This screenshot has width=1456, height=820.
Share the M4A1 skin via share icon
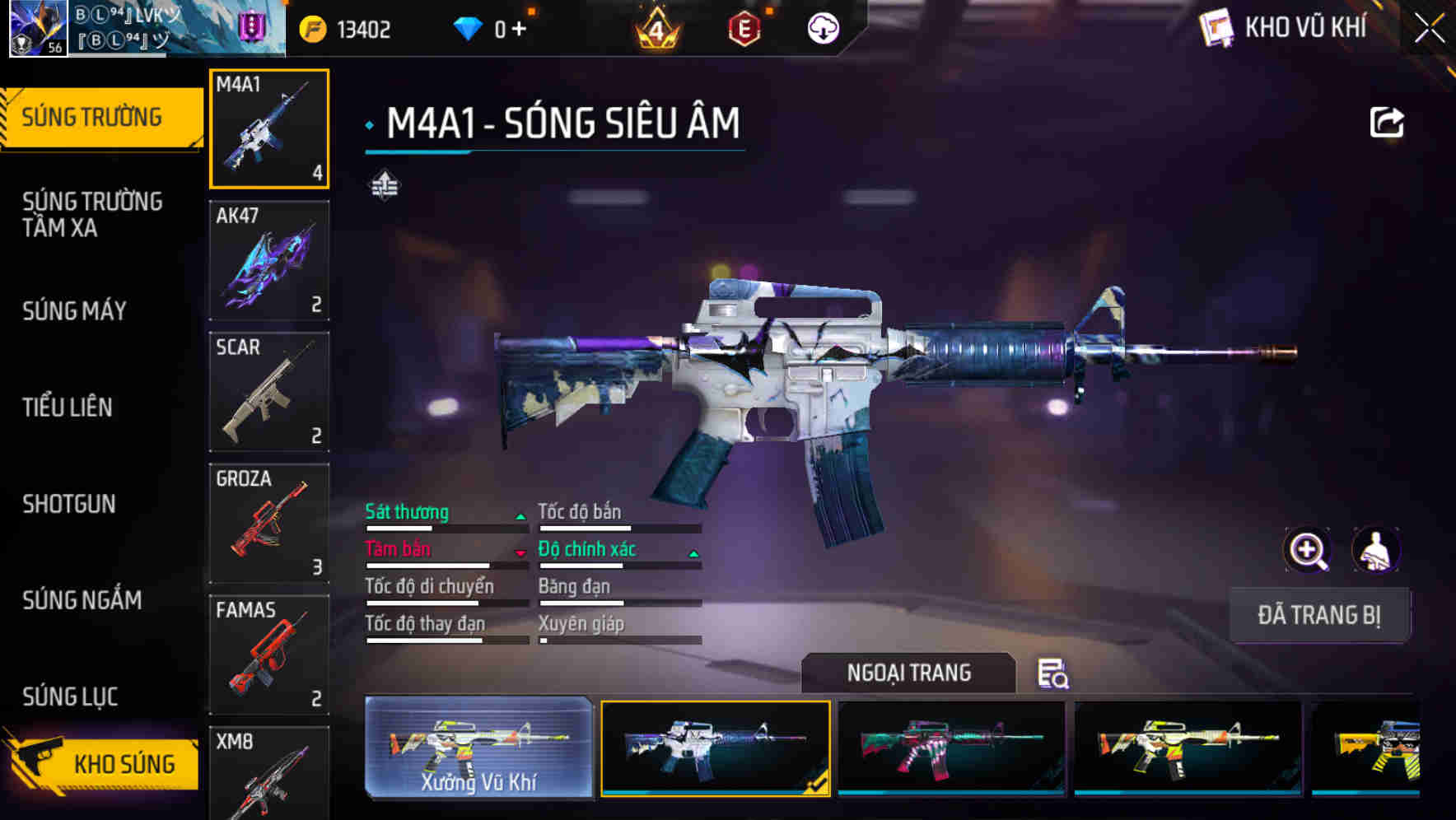coord(1386,123)
